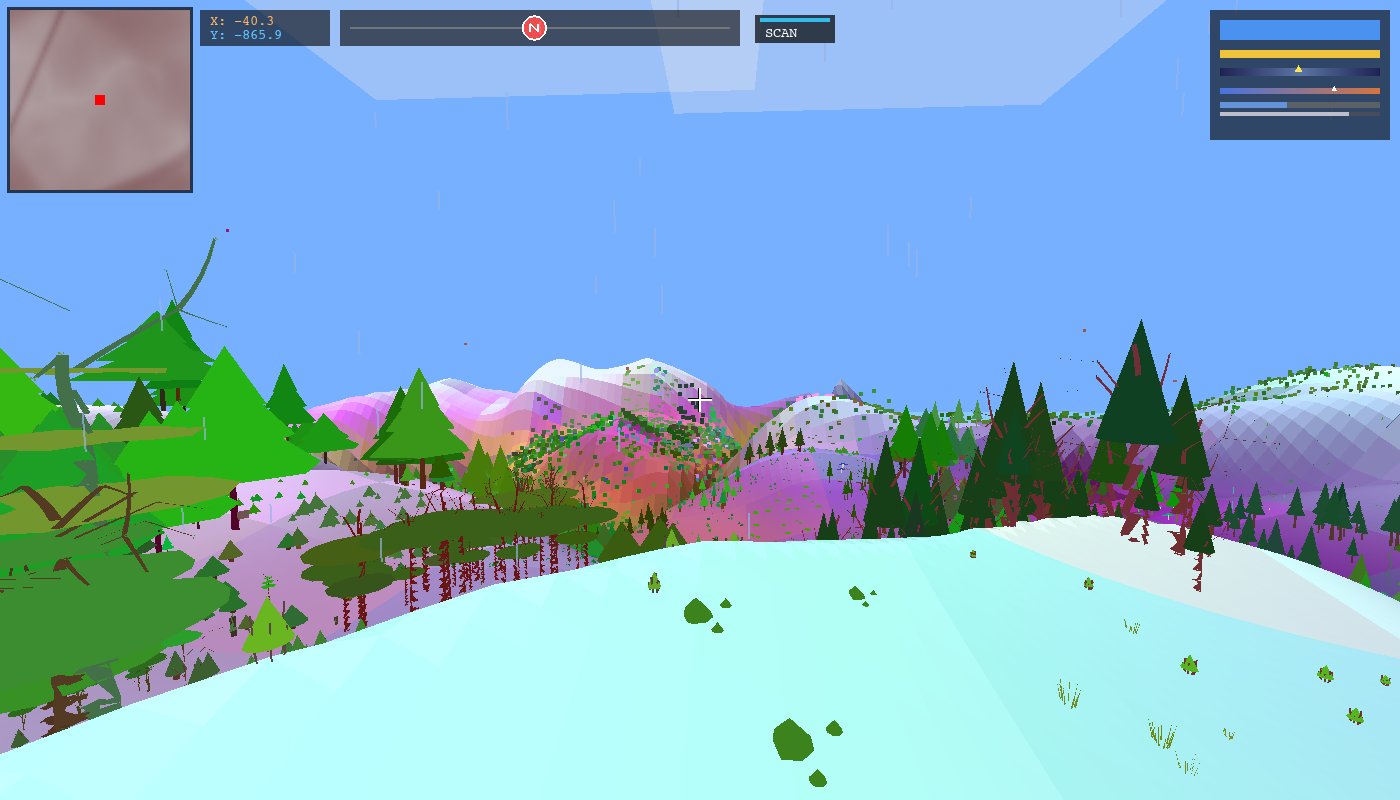Click the white triangle marker on the blue-orange gradient
Viewport: 1400px width, 800px height.
(1334, 89)
